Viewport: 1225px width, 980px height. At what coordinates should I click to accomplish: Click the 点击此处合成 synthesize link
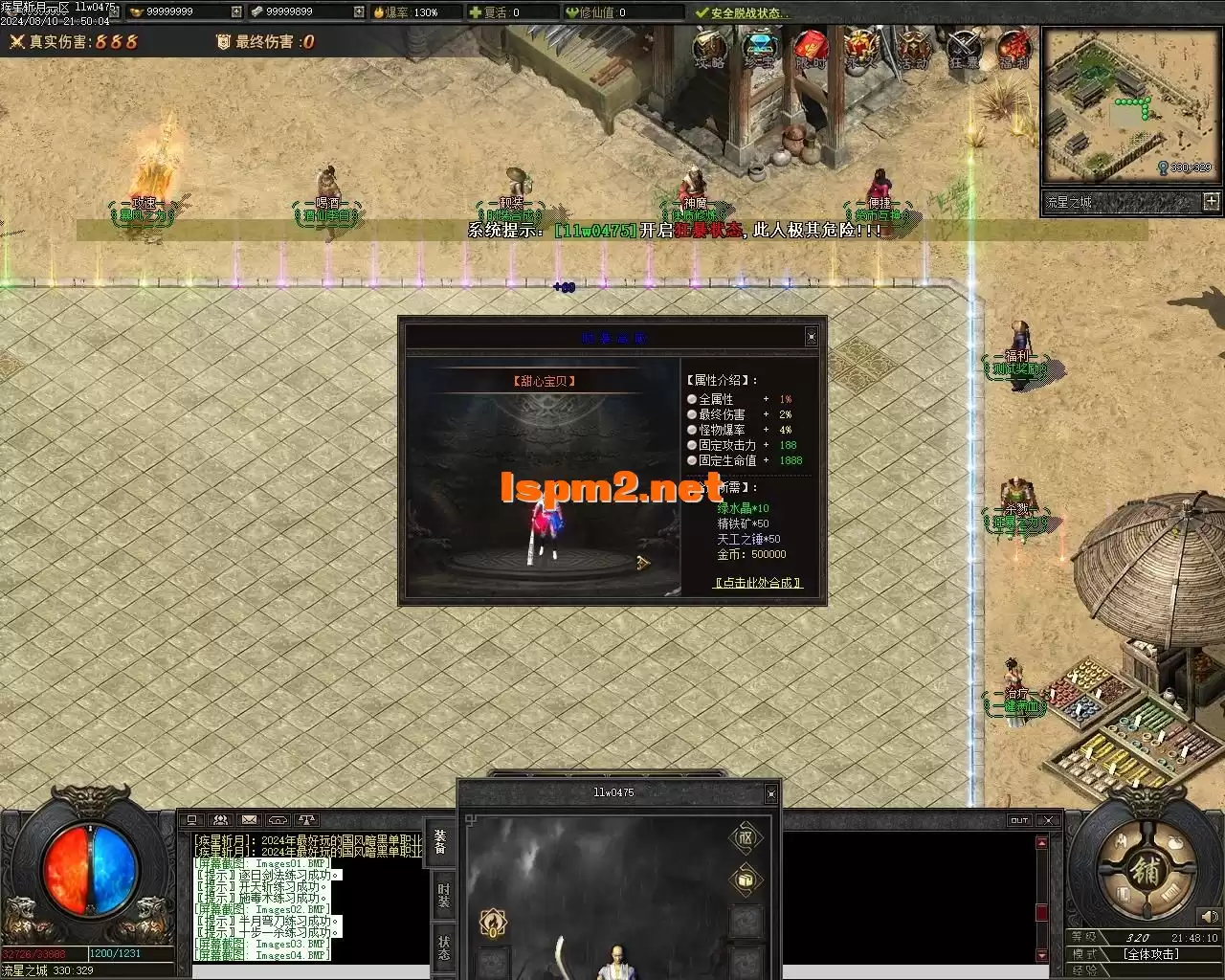tap(758, 582)
